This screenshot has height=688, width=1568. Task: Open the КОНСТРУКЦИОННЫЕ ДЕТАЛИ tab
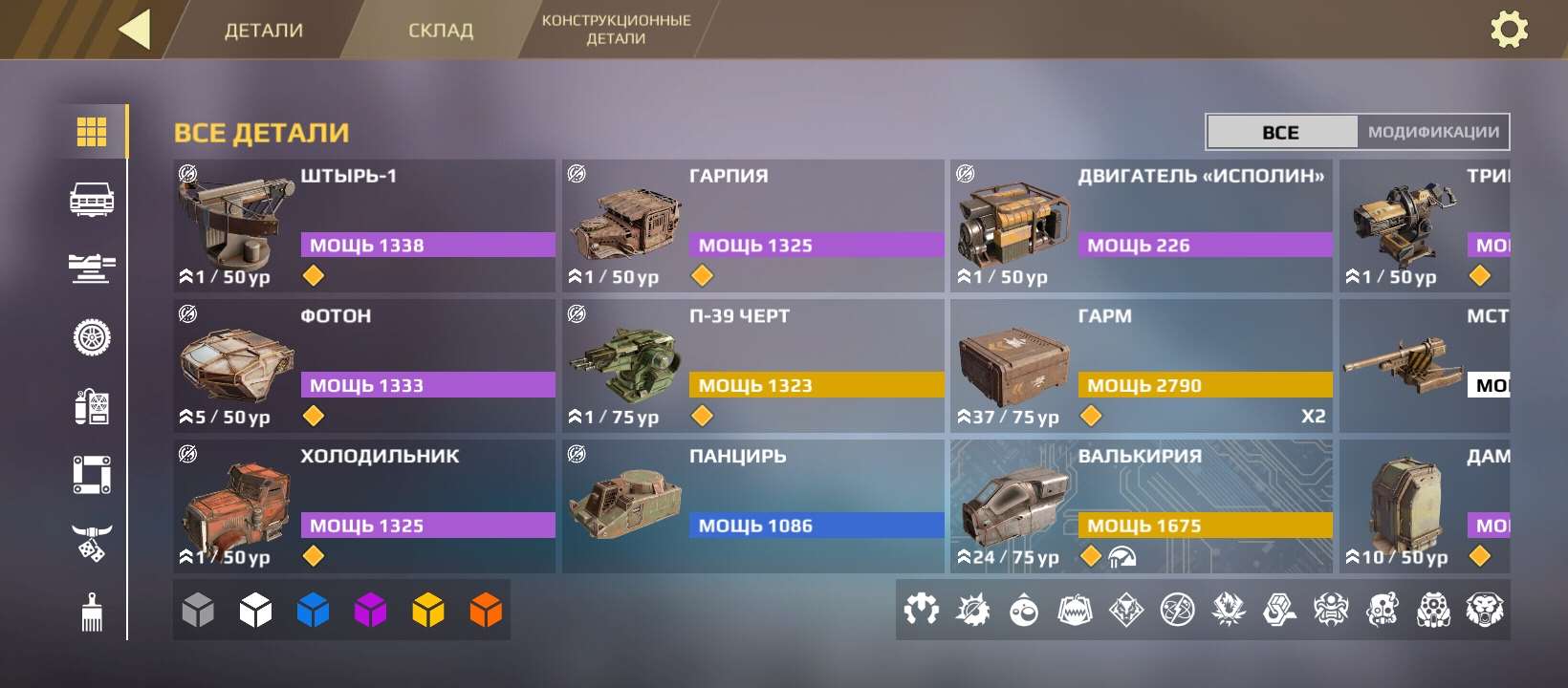pyautogui.click(x=618, y=29)
